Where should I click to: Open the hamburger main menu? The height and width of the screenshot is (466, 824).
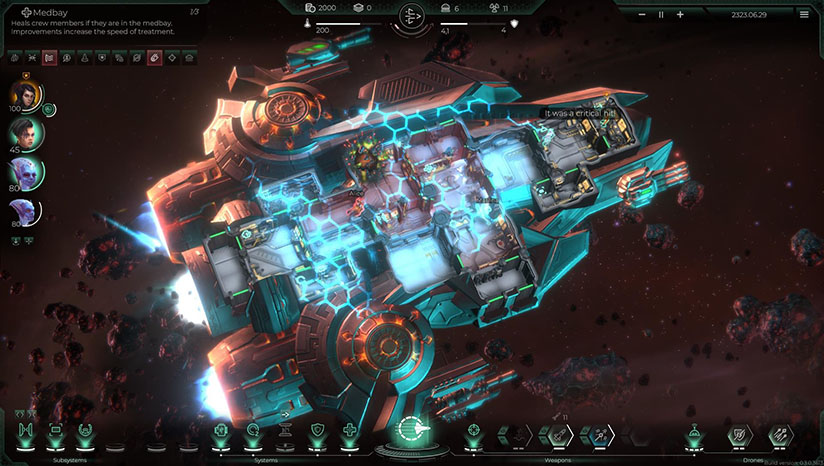tap(804, 14)
